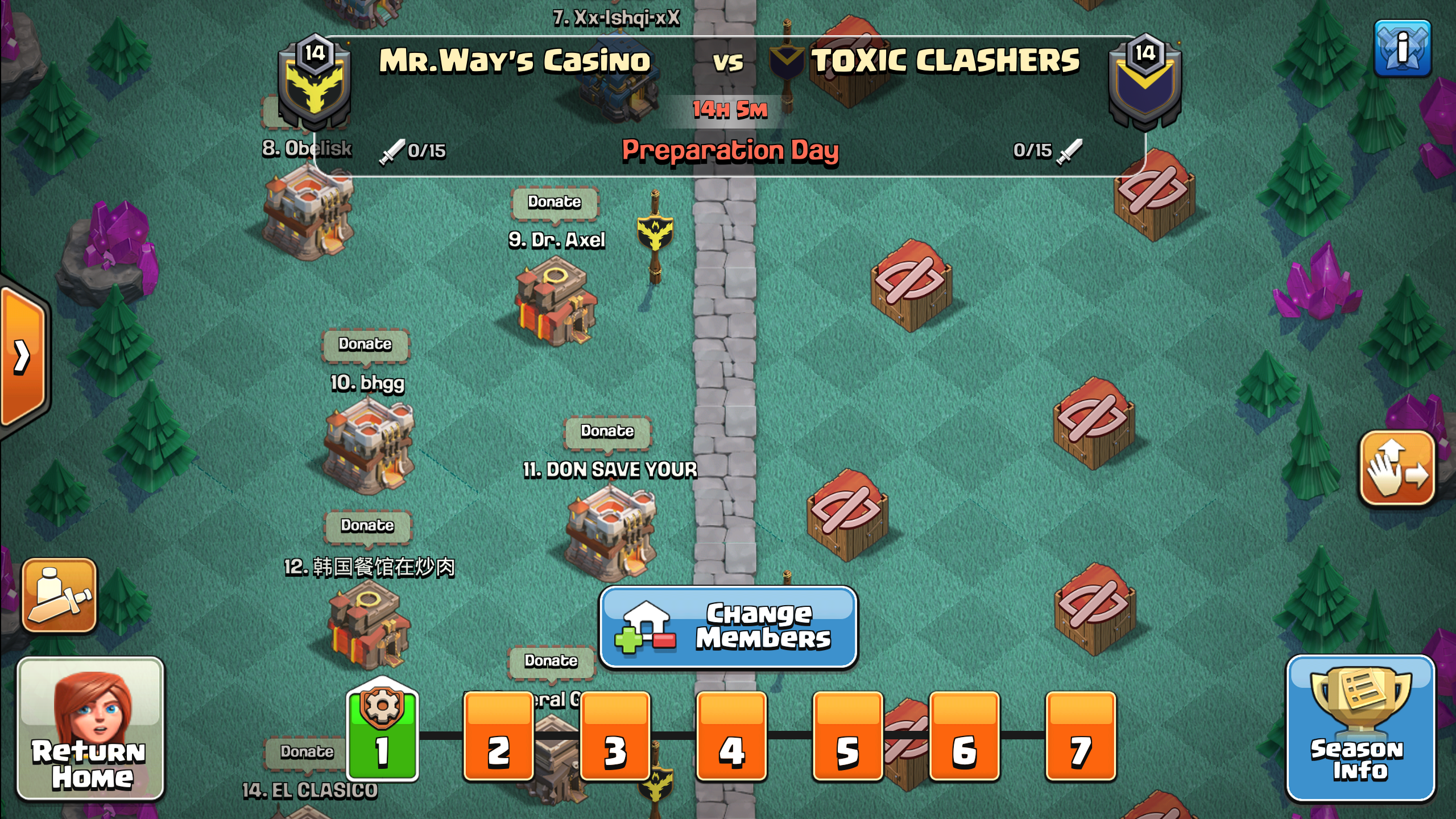Donate to 11. DON SAVE YOUR
Viewport: 1456px width, 819px height.
(x=607, y=431)
